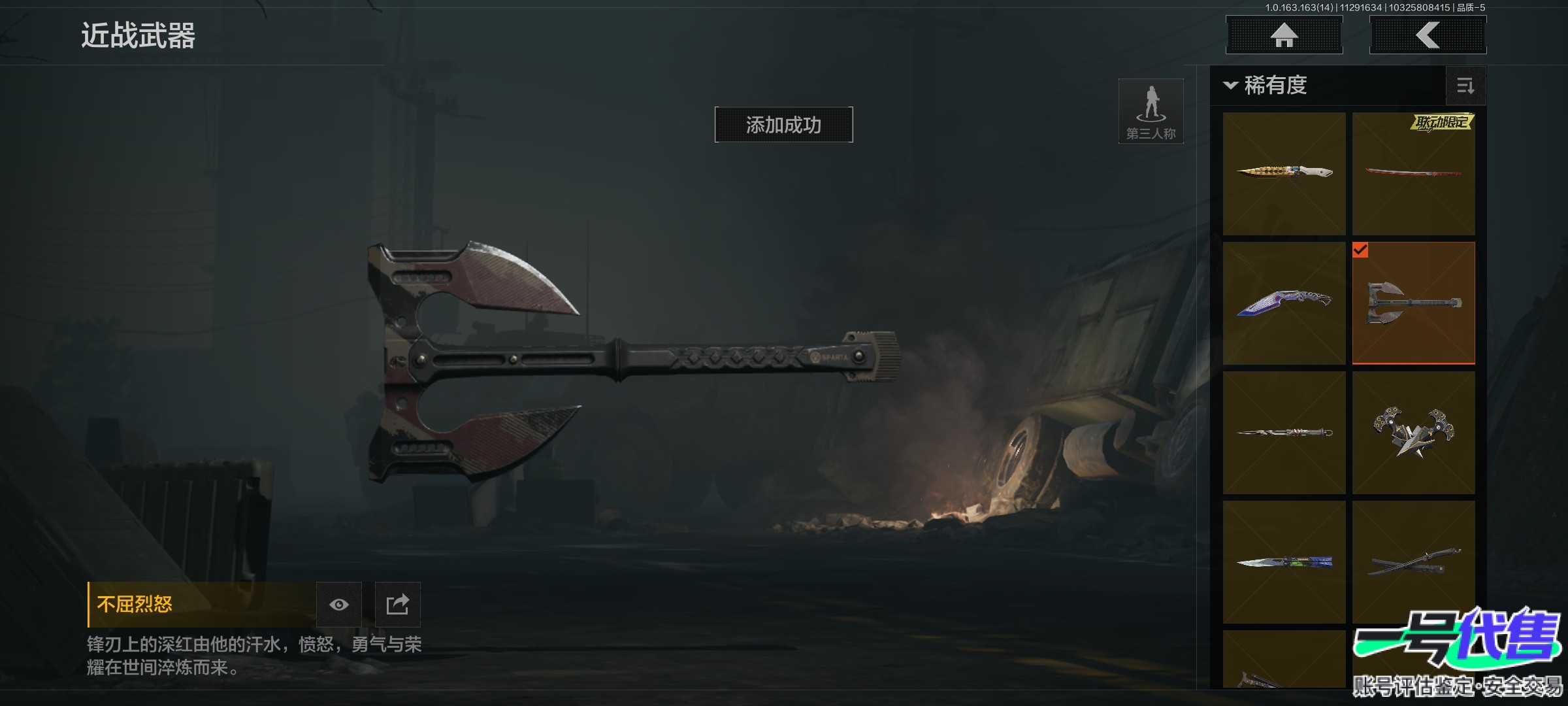Select the thin dark dagger skin
The width and height of the screenshot is (1568, 706).
tap(1284, 432)
